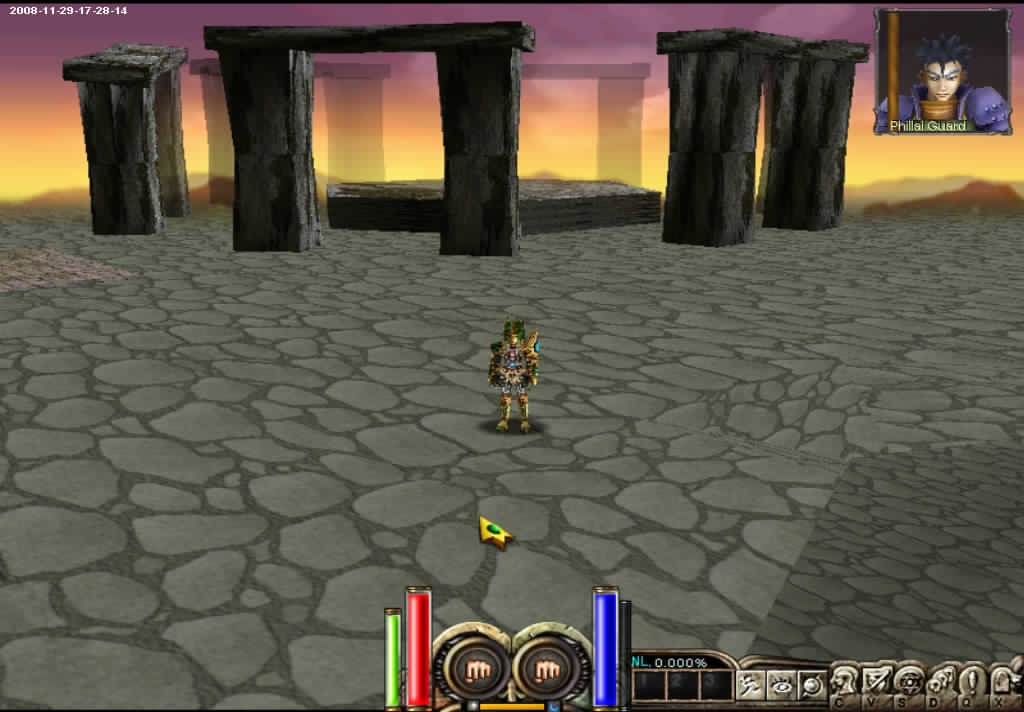Viewport: 1024px width, 712px height.
Task: Click the eye view icon
Action: coord(781,685)
